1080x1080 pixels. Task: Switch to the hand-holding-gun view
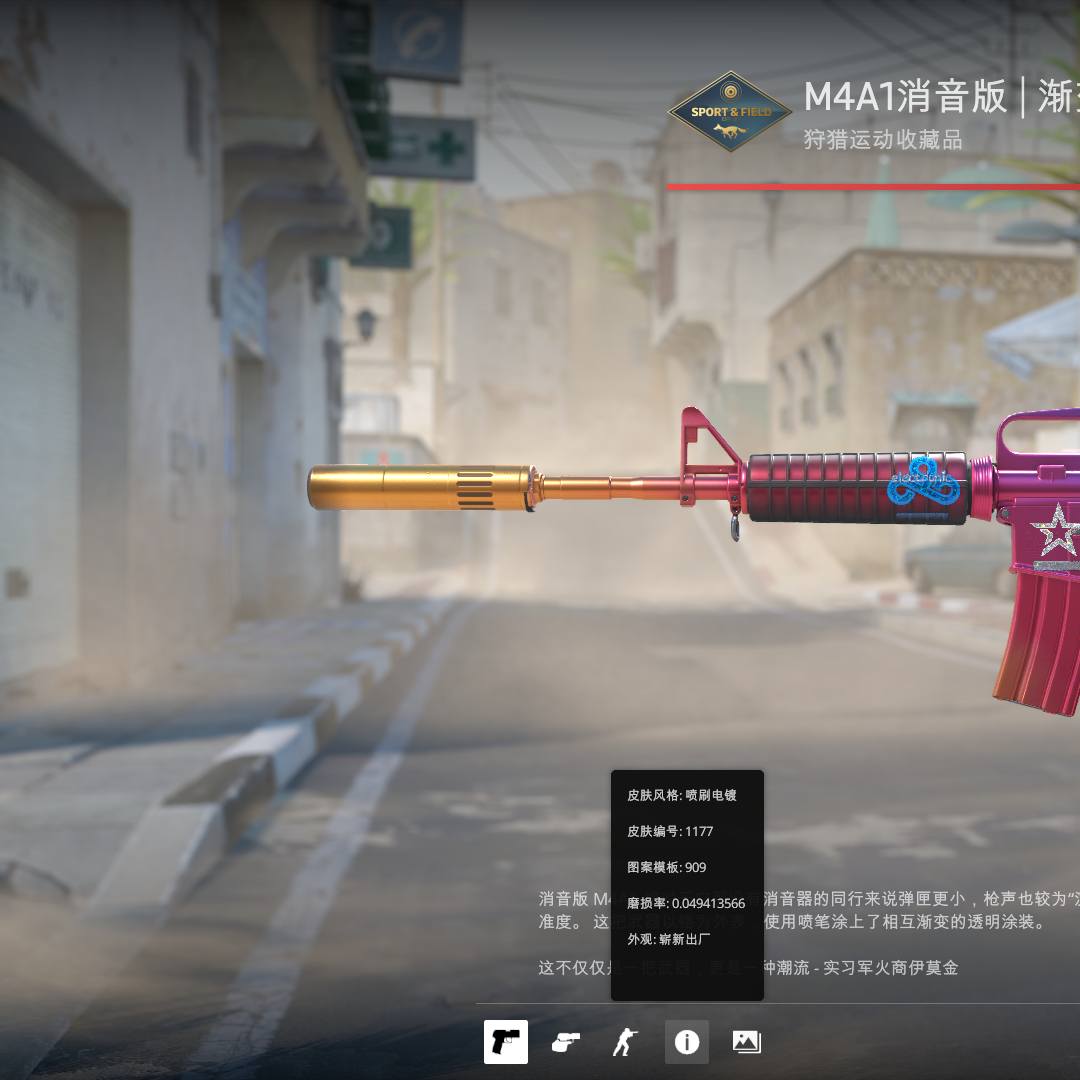pos(566,1042)
